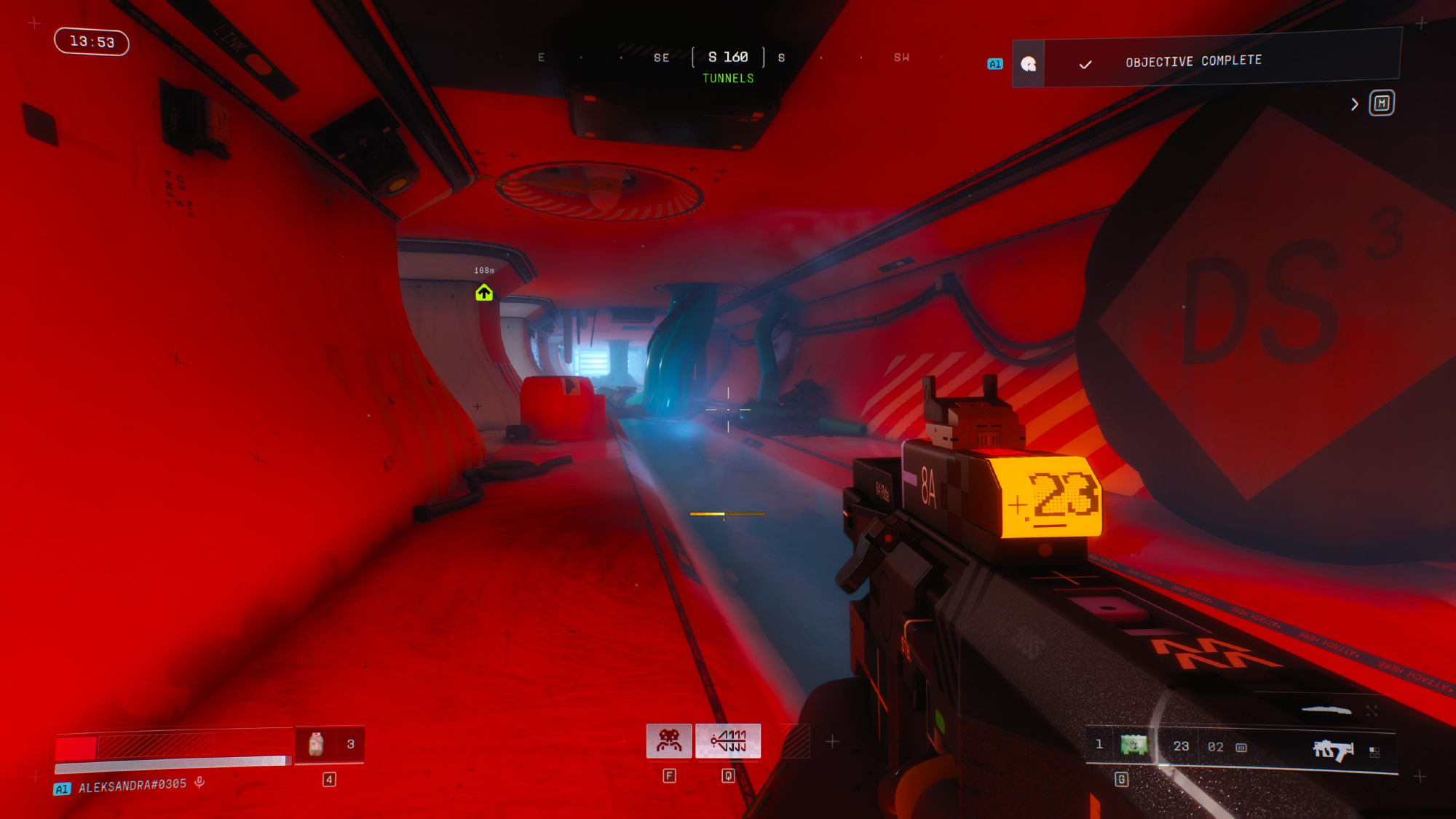Click the green exfil waypoint marker
Image resolution: width=1456 pixels, height=819 pixels.
pos(484,293)
